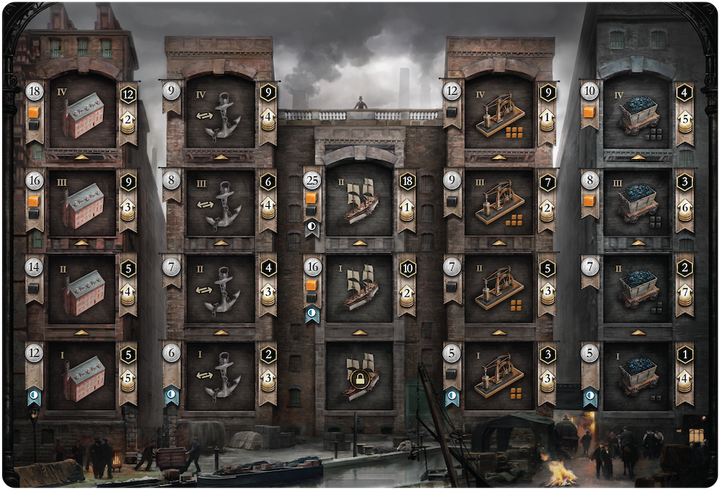
Task: Select the level IV iron works tile
Action: (499, 111)
